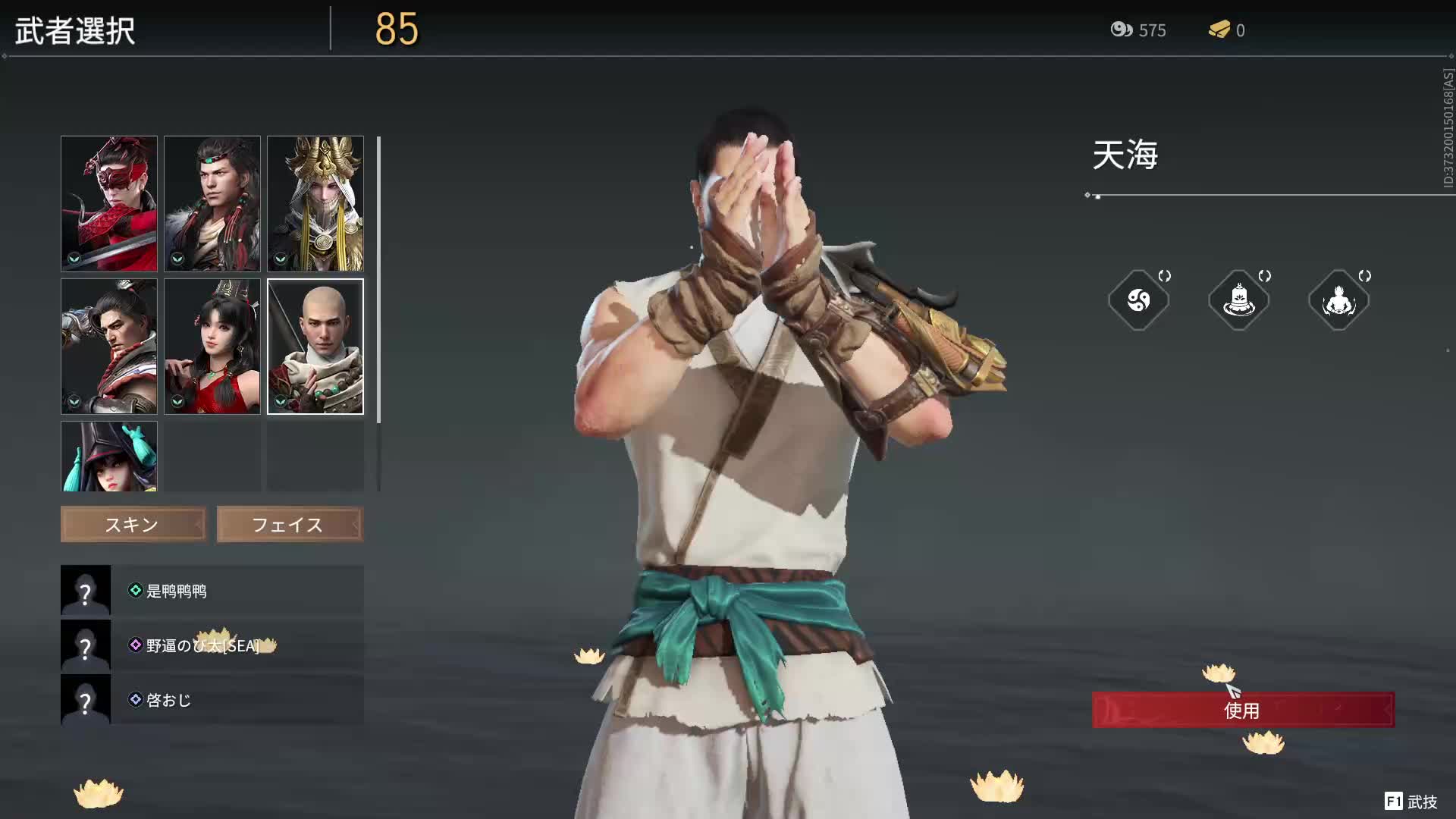The height and width of the screenshot is (819, 1456).
Task: Select the yin-yang spiral skill icon for 天海
Action: pos(1138,300)
